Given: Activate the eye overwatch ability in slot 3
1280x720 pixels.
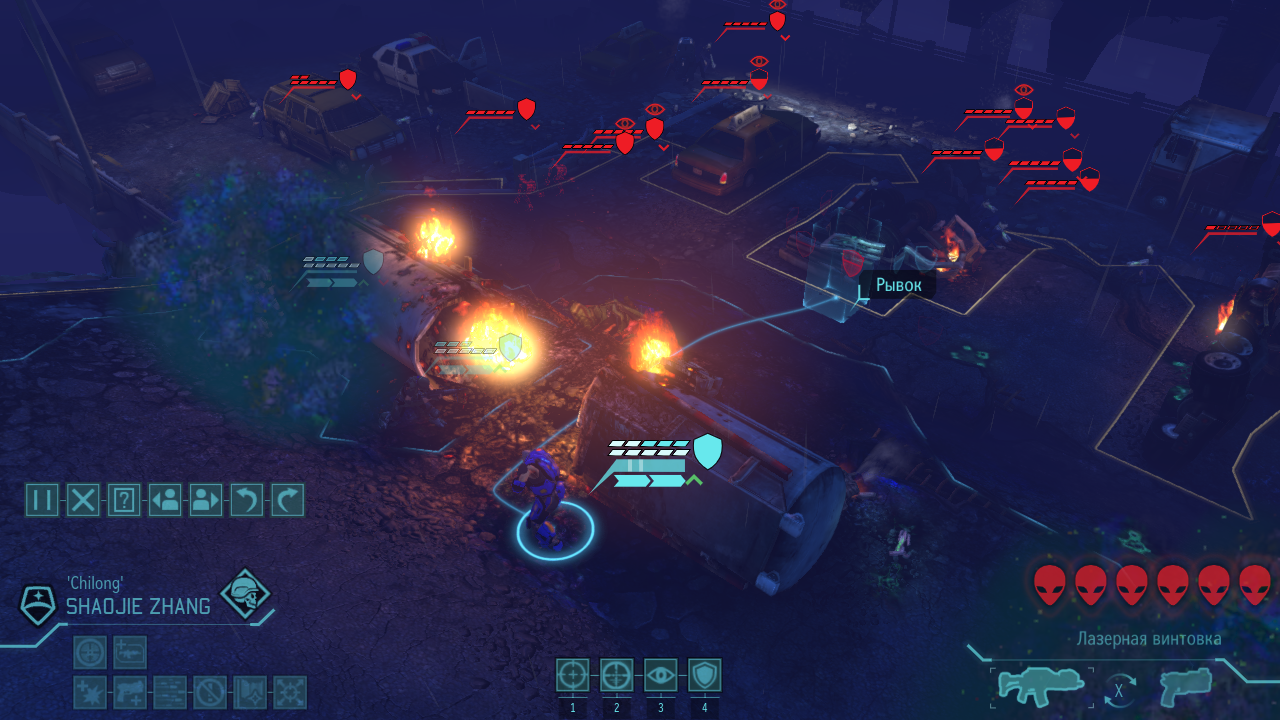Looking at the screenshot, I should [660, 676].
